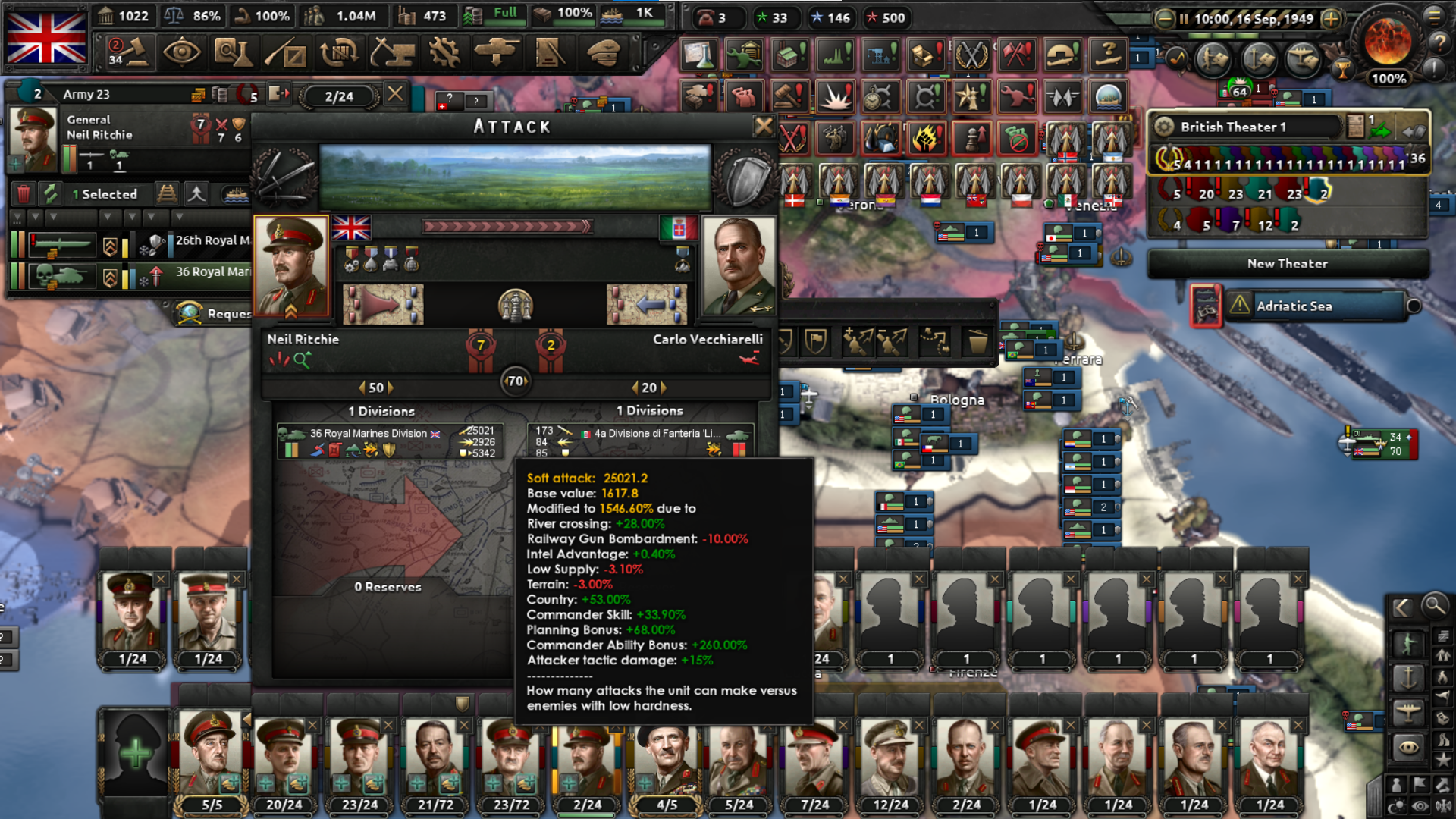
Task: Select the Army 23 header tab
Action: click(x=86, y=95)
